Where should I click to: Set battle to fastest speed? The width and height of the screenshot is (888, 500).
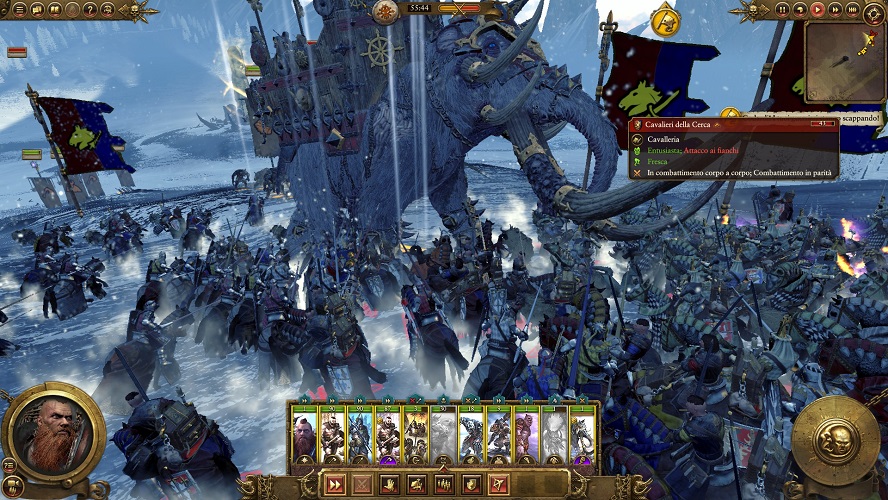[851, 10]
